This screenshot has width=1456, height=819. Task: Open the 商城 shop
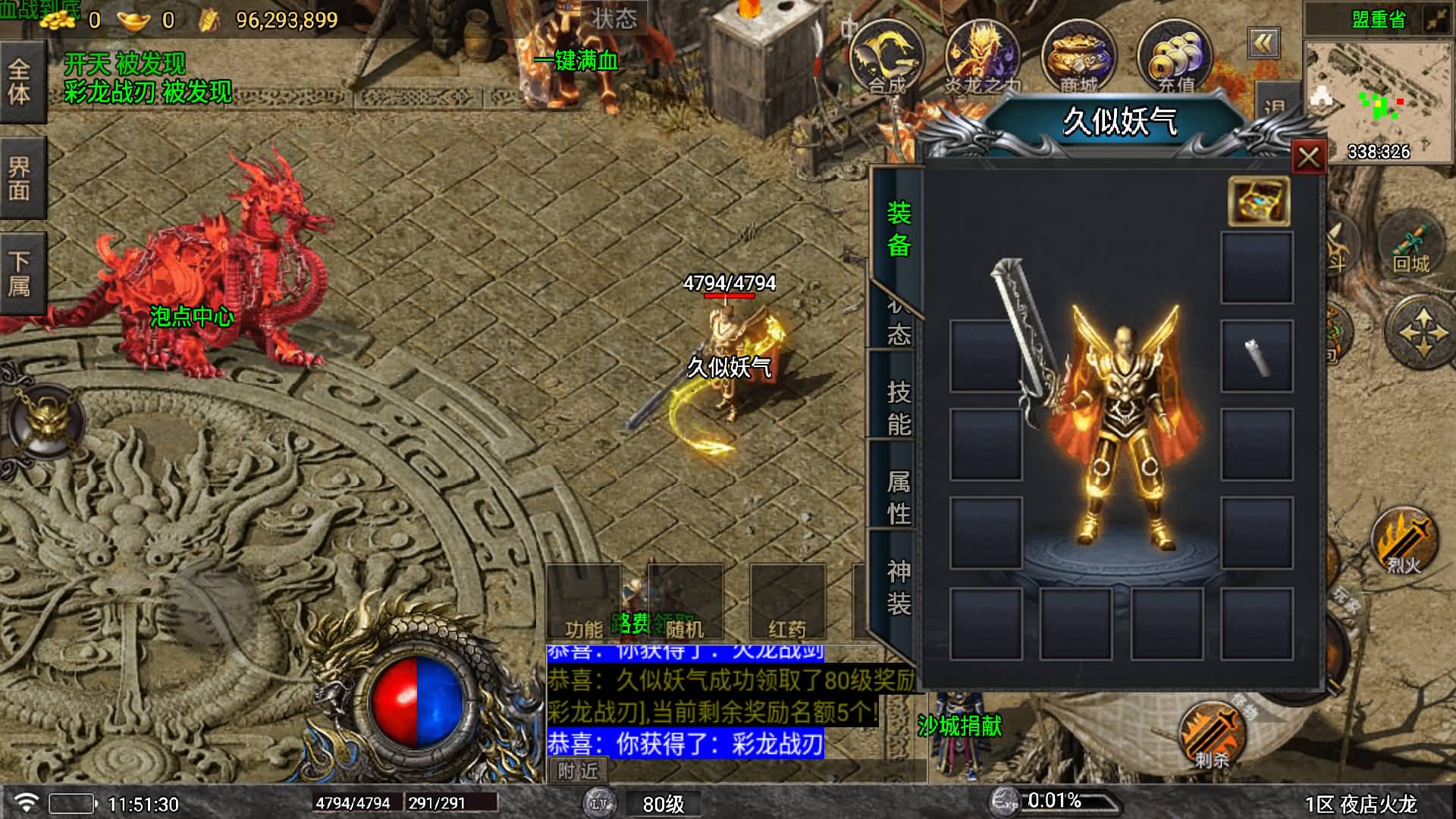1078,58
